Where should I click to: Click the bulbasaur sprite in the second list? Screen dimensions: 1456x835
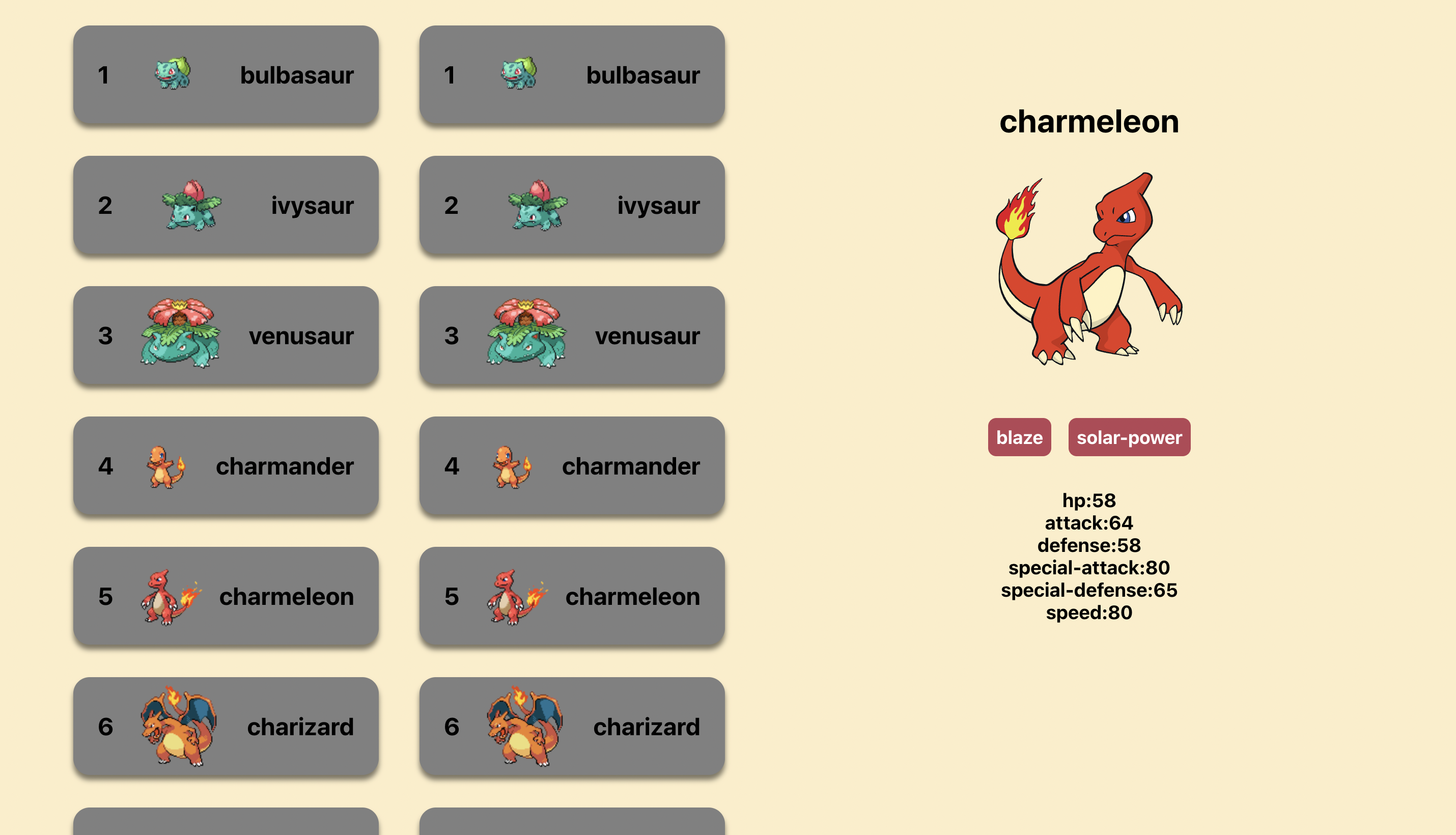(x=518, y=73)
